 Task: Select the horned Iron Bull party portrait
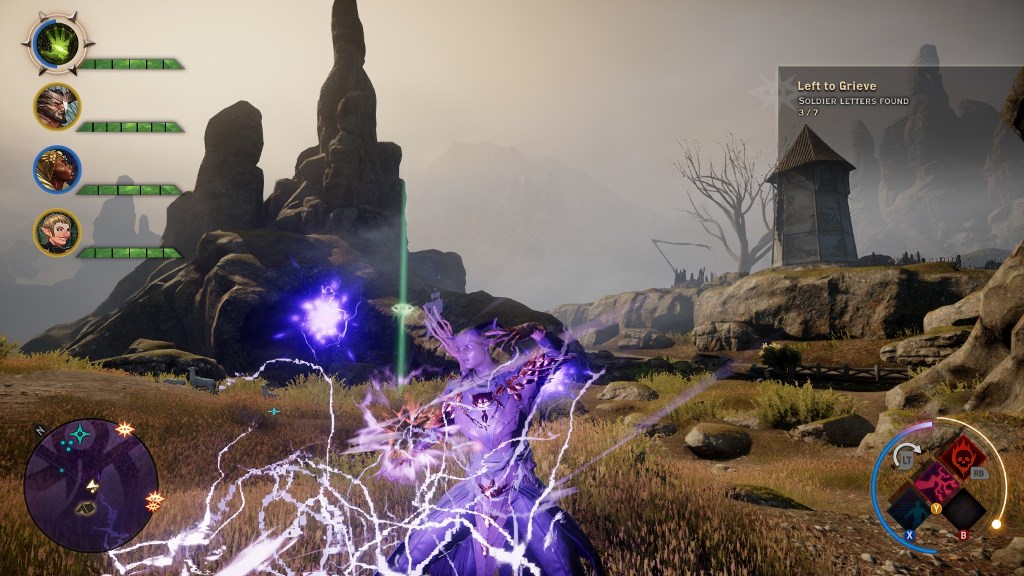57,106
